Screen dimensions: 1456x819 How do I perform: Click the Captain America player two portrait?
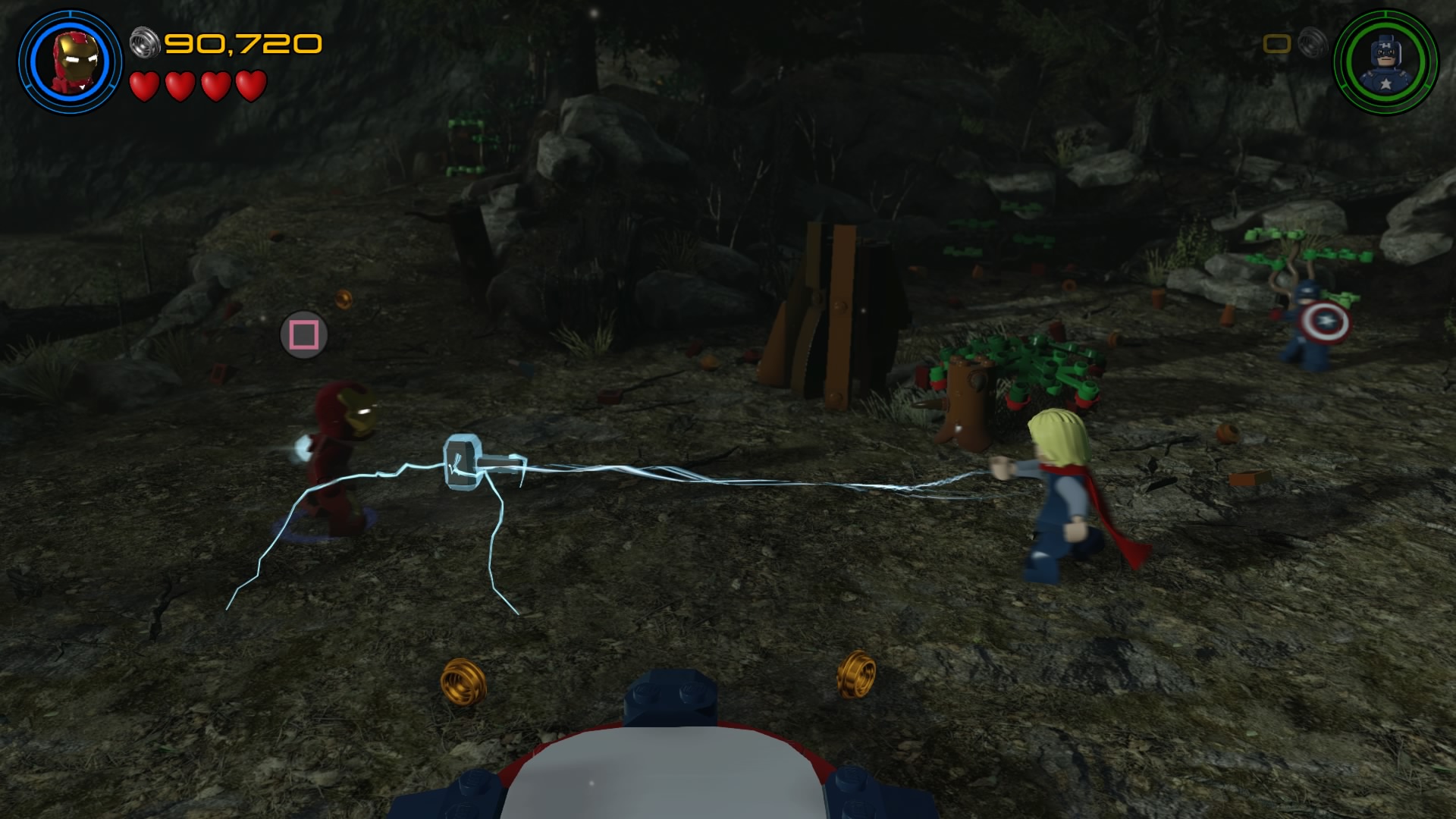pyautogui.click(x=1385, y=62)
